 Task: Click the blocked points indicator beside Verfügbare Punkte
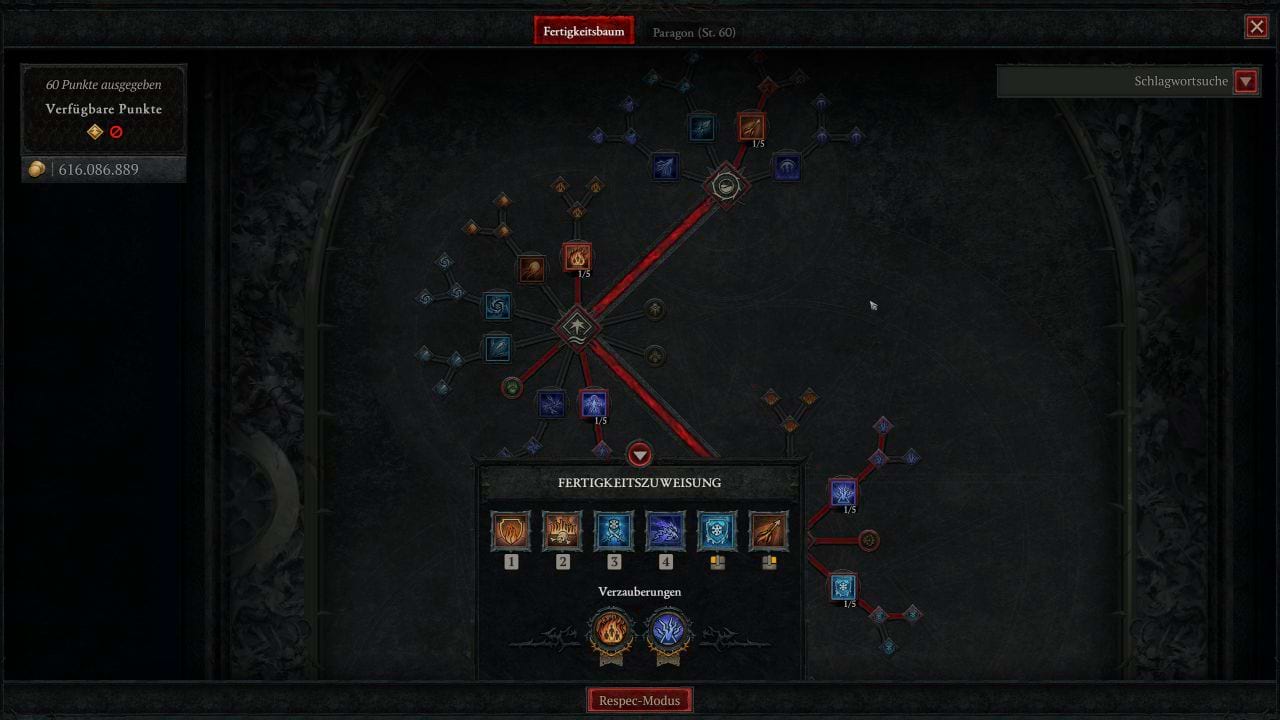117,131
